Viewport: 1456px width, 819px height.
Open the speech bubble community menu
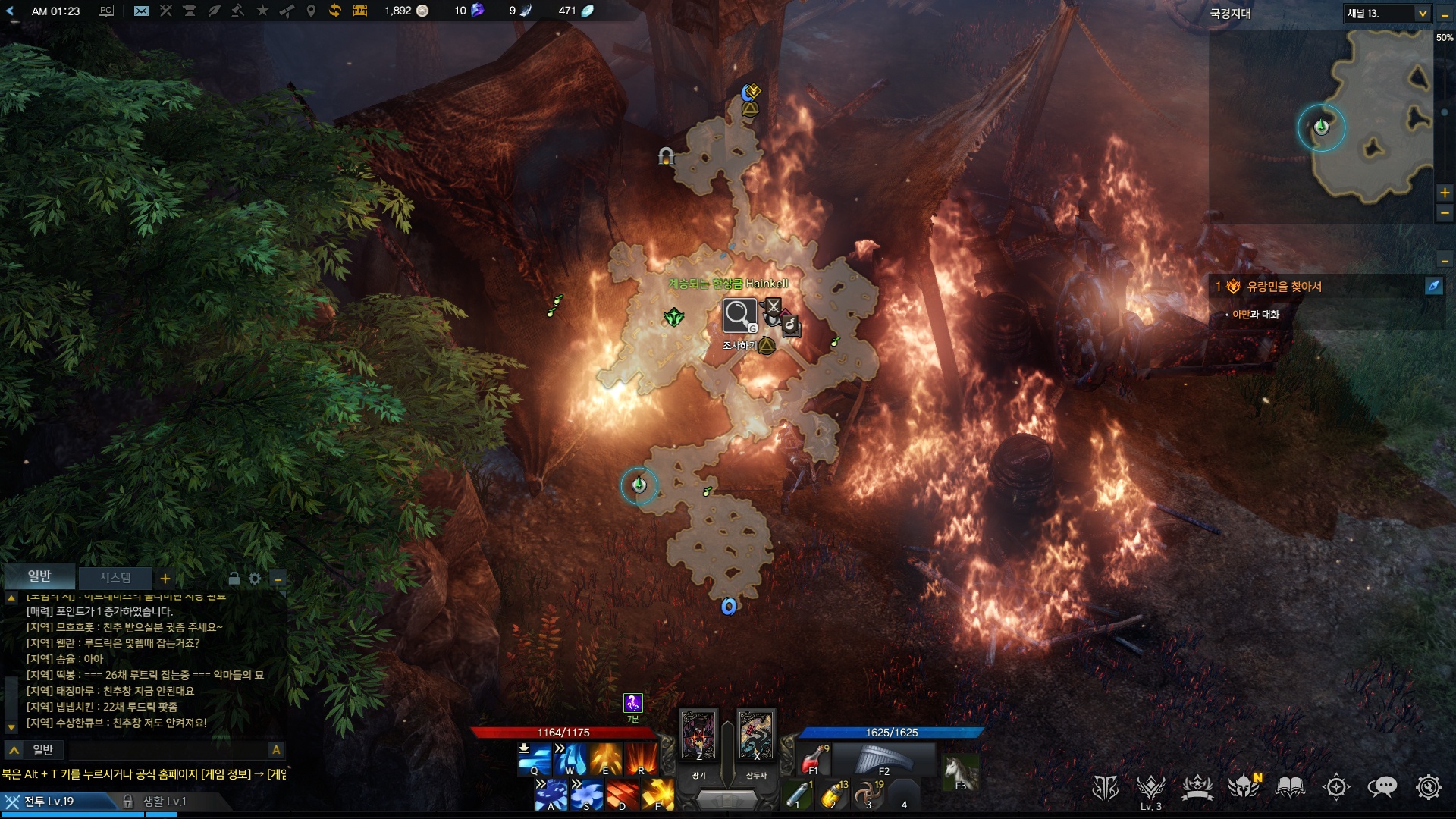pos(1382,787)
